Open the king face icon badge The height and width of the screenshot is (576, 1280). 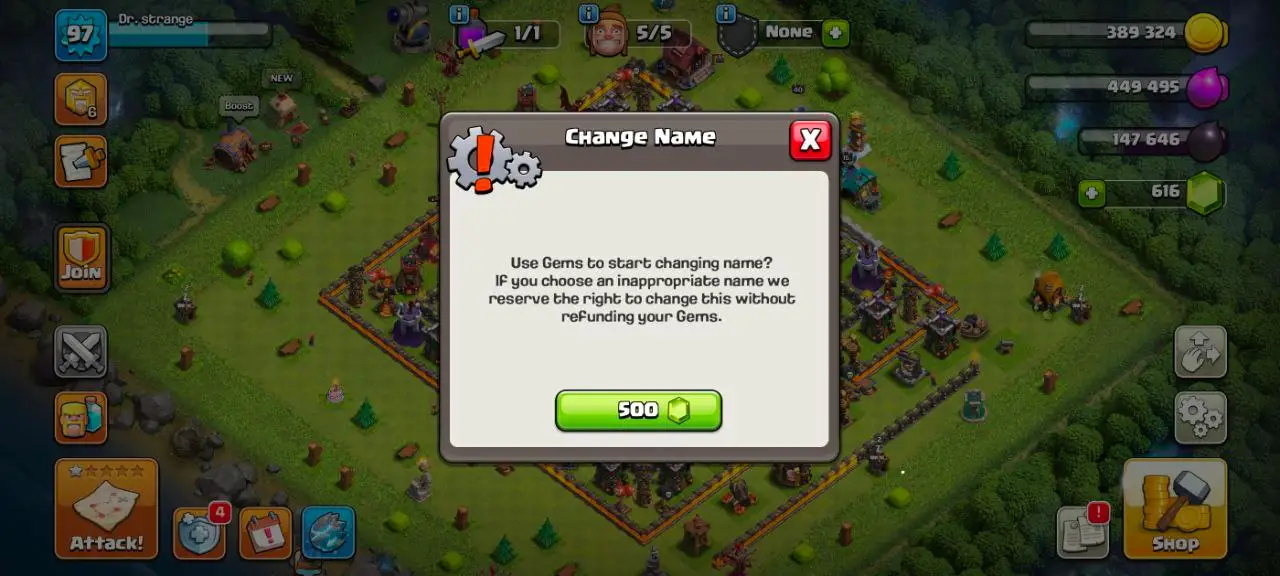tap(80, 99)
